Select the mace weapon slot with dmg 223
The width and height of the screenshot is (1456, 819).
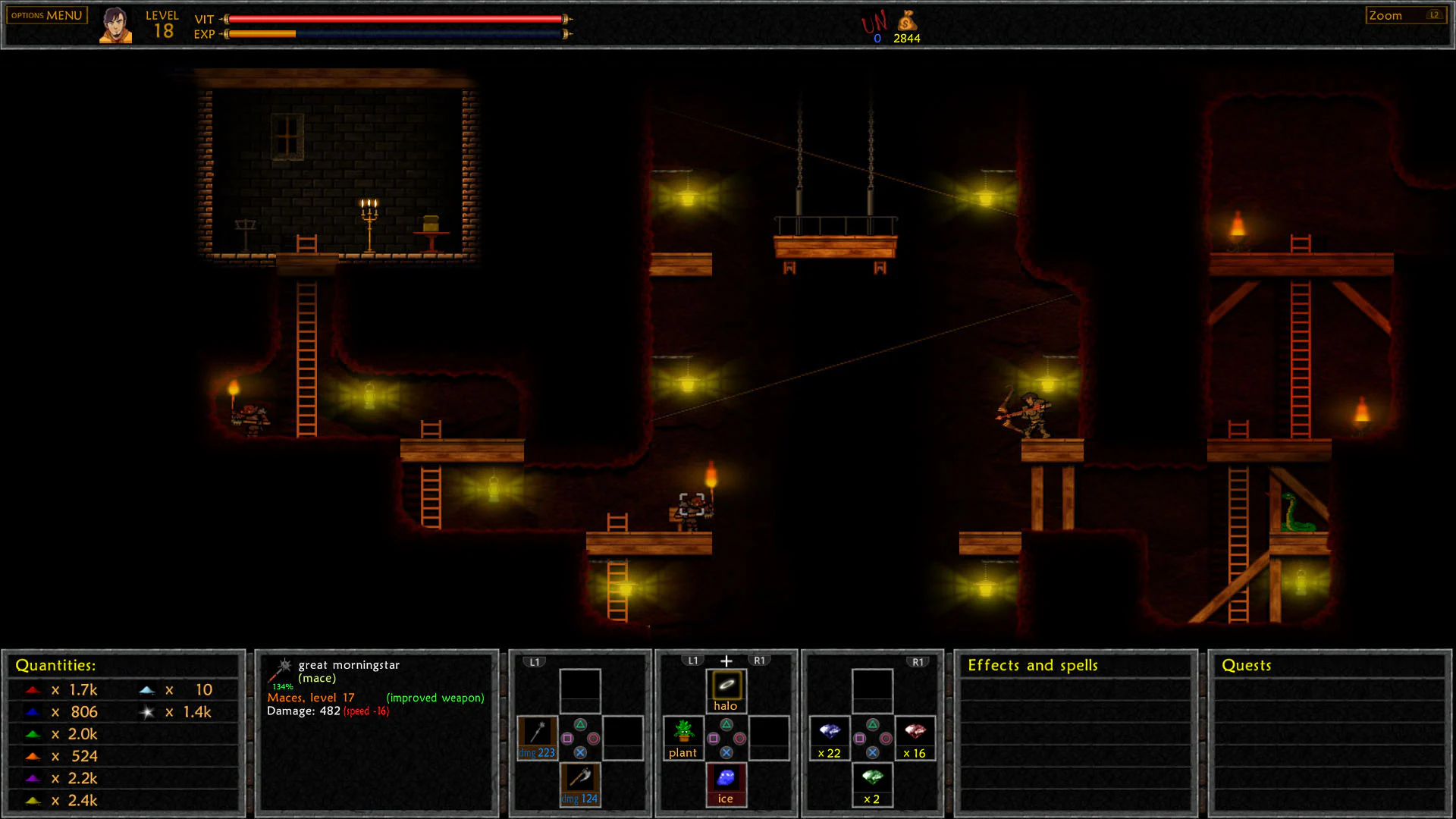coord(538,737)
